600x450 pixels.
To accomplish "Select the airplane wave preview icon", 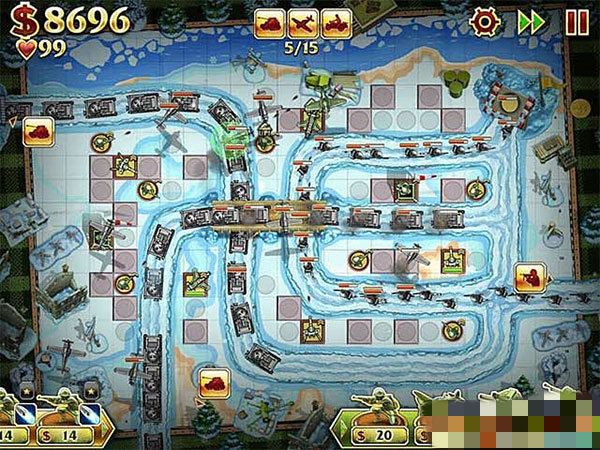I will pos(303,23).
